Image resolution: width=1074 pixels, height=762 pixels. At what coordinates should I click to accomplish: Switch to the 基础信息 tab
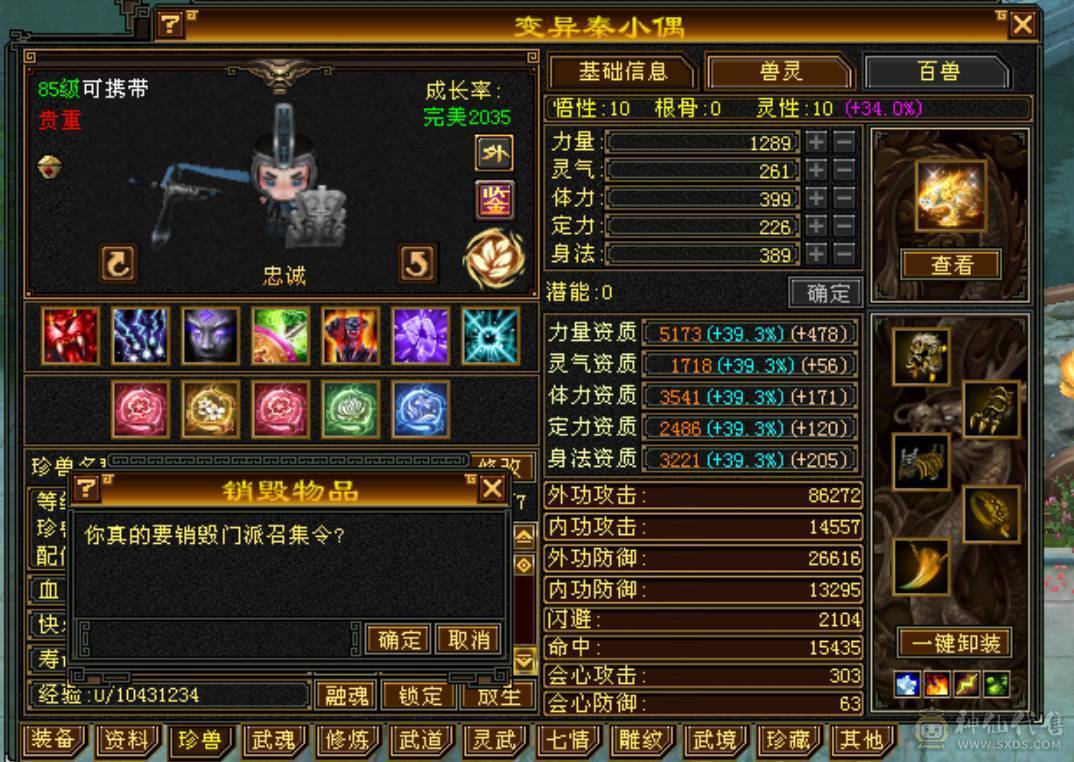pos(622,72)
